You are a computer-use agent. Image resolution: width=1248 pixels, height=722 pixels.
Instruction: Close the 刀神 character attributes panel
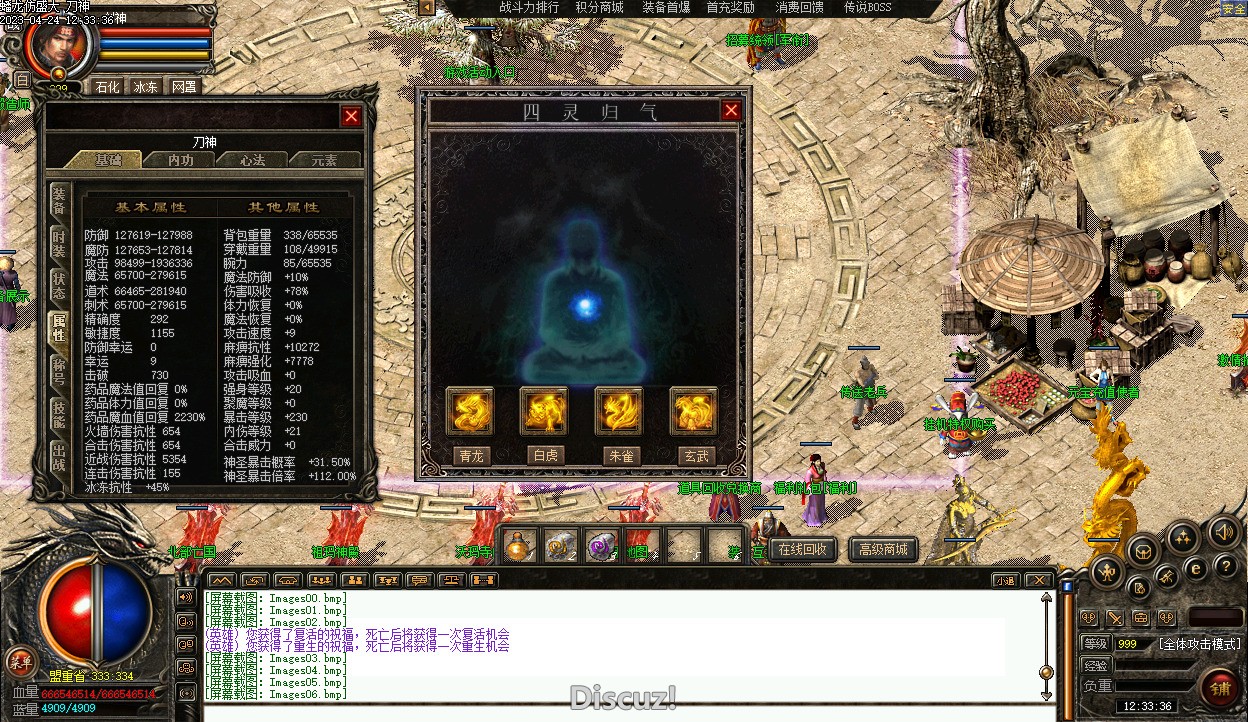pos(351,116)
